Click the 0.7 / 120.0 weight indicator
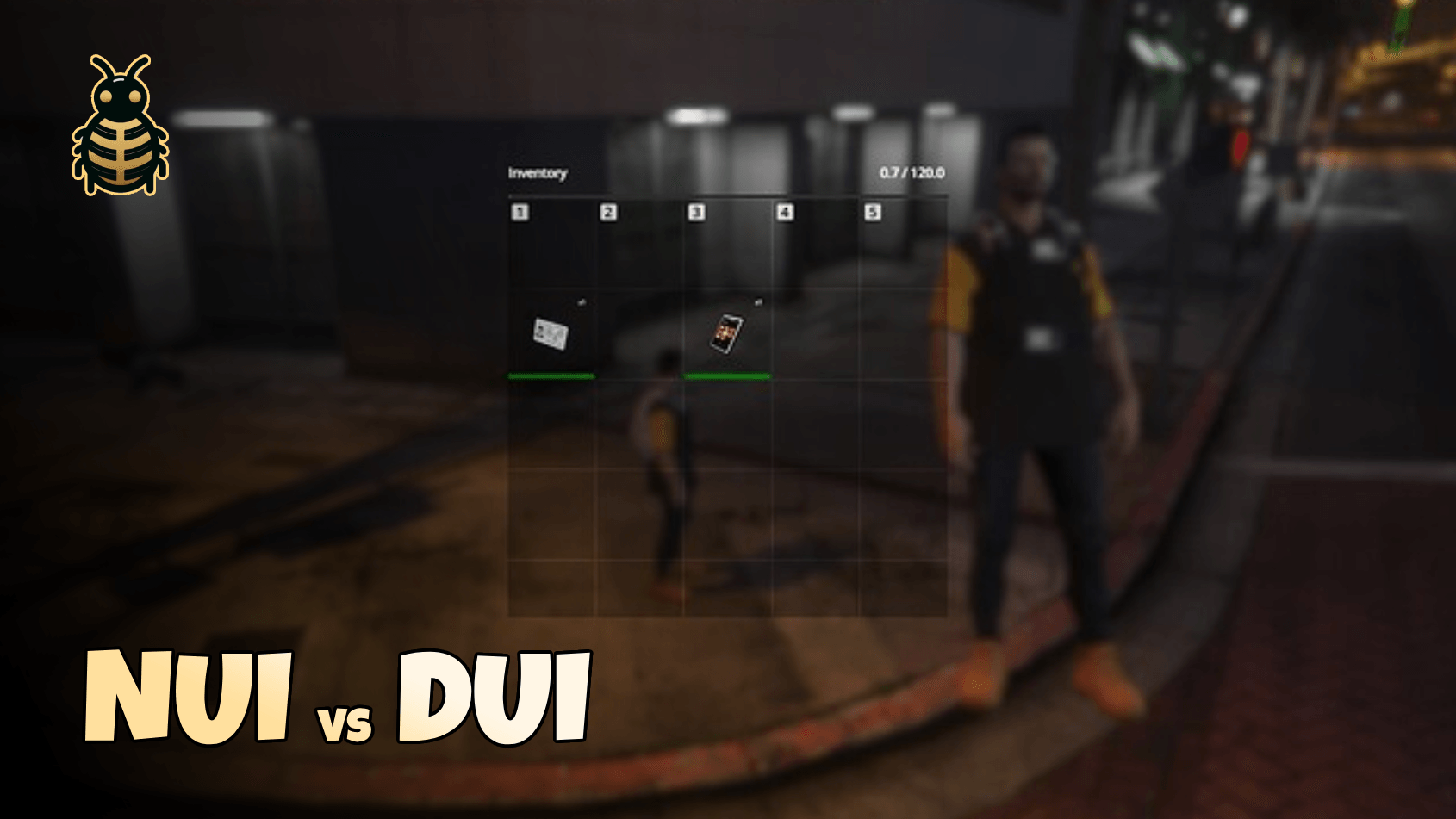 click(912, 171)
